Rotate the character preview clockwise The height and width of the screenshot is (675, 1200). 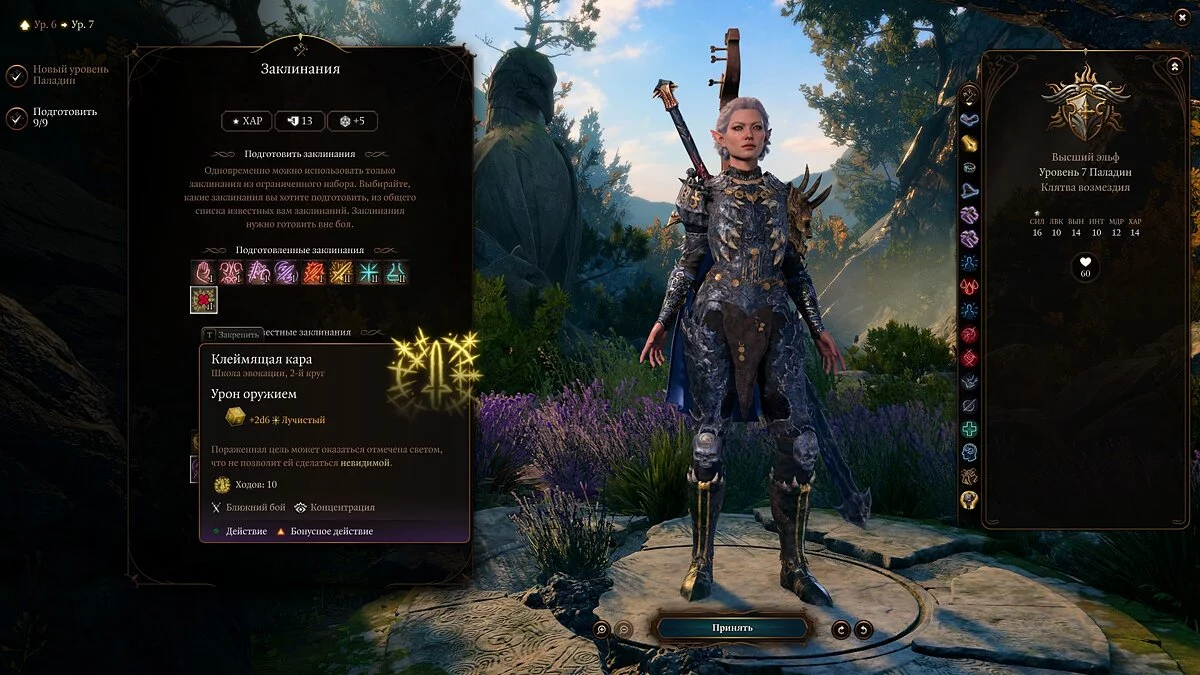pyautogui.click(x=863, y=629)
